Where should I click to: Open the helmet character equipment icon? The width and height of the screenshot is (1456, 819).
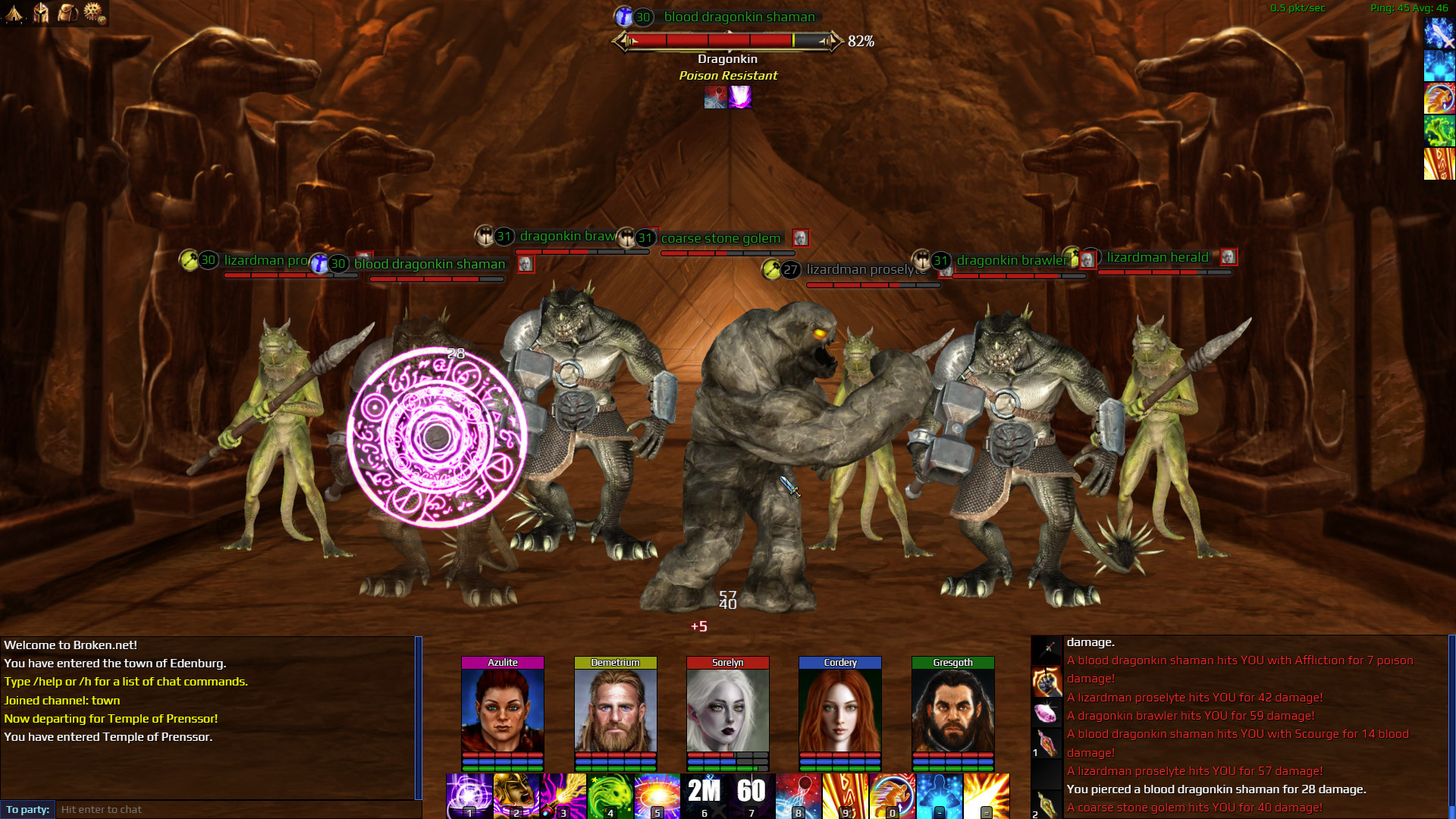pyautogui.click(x=42, y=13)
